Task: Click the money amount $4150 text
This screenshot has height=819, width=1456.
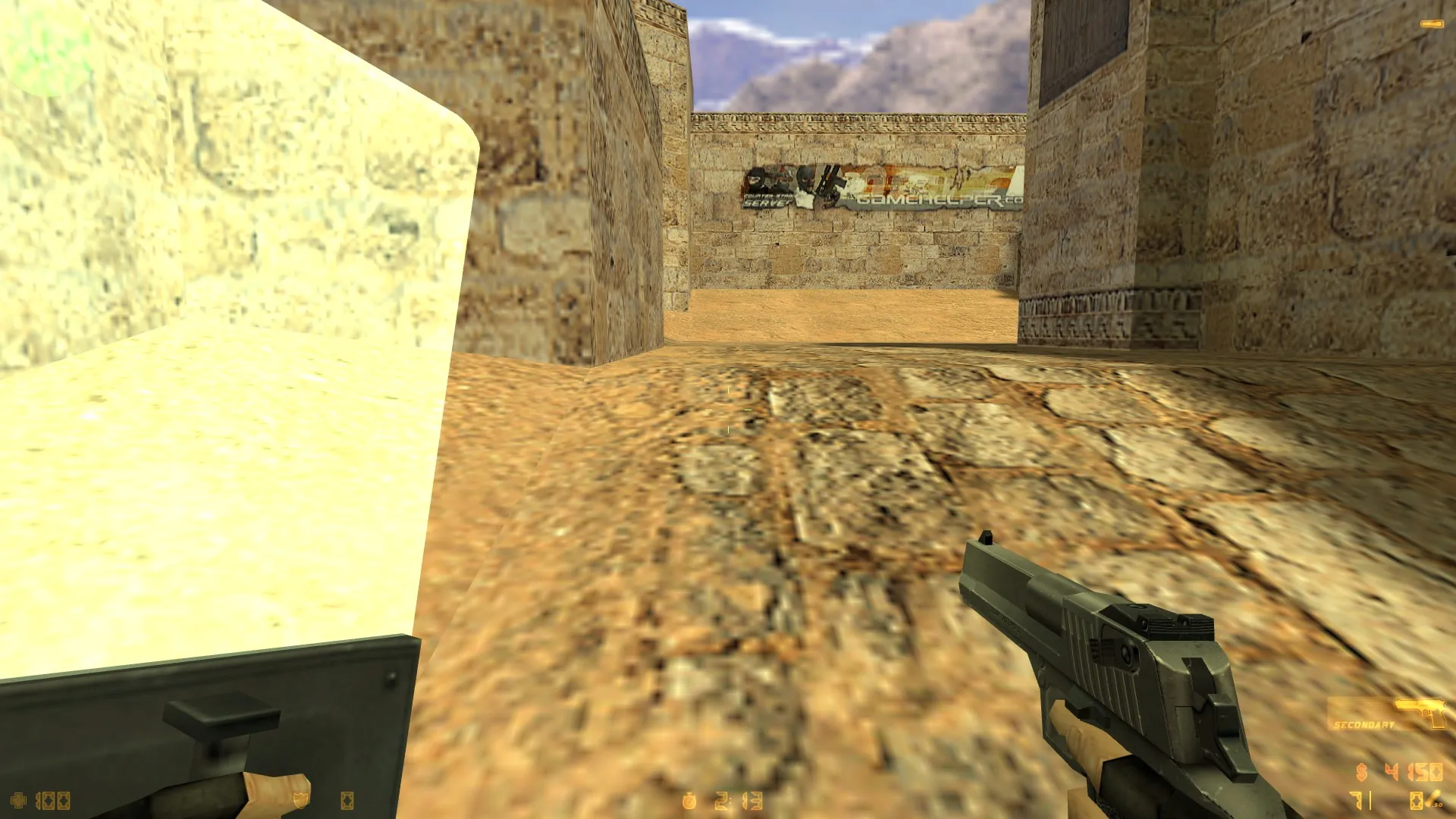Action: (x=1414, y=772)
